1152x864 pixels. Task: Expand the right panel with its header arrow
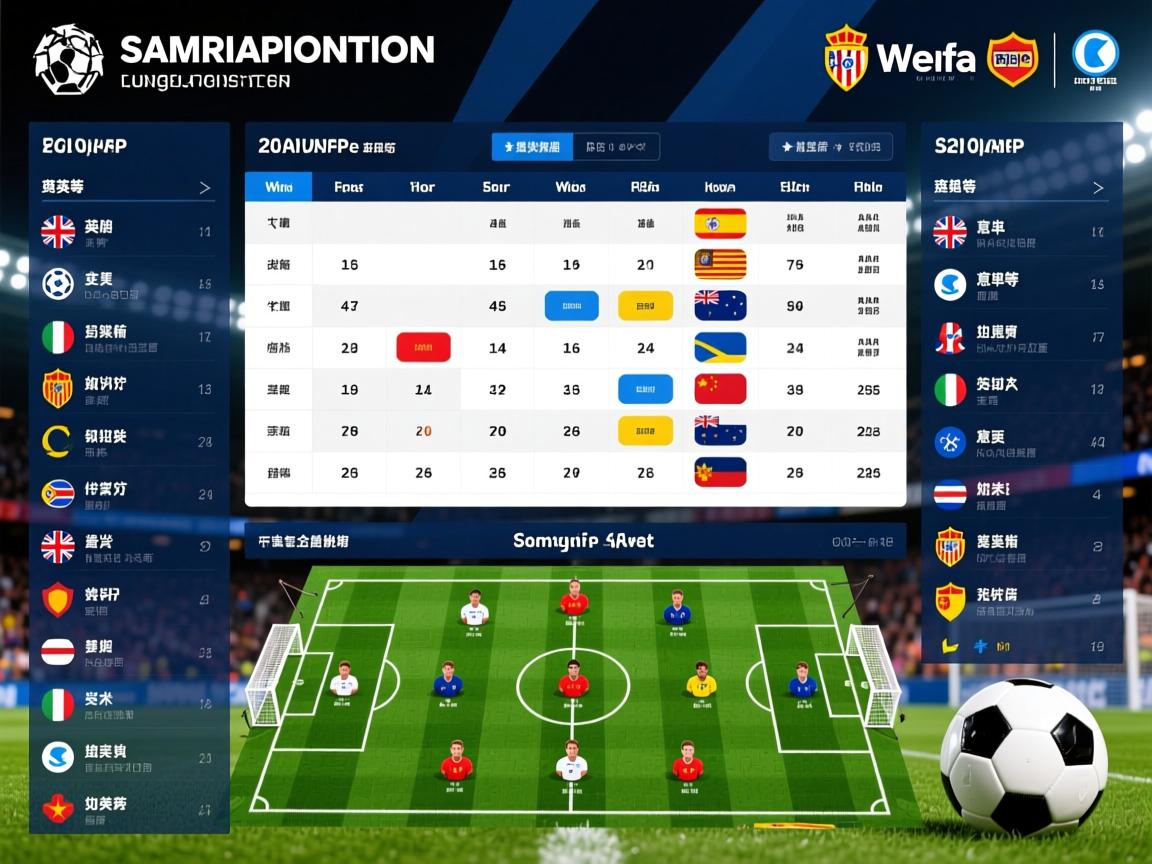point(1098,187)
